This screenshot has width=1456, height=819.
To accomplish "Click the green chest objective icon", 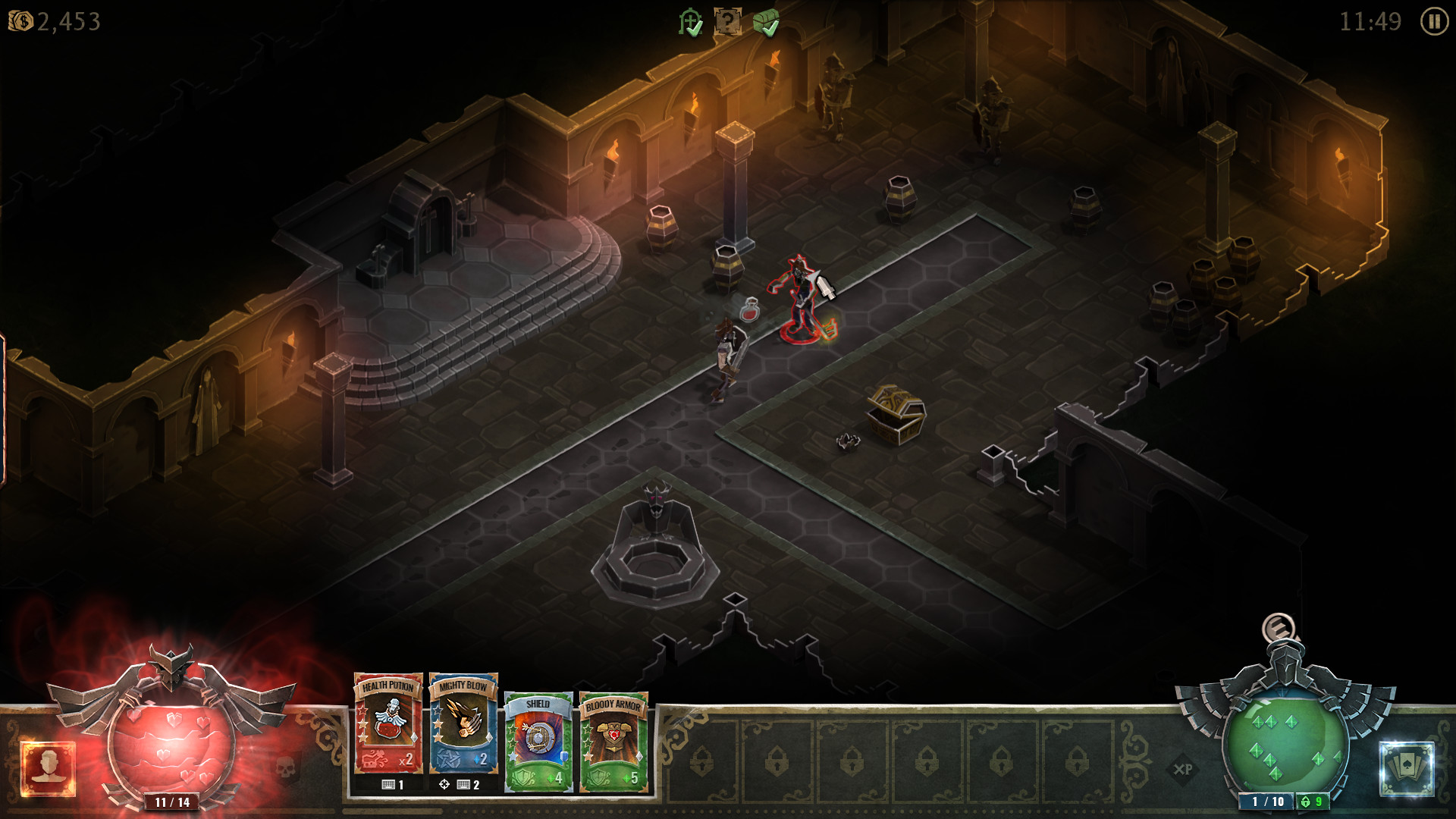I will (766, 21).
